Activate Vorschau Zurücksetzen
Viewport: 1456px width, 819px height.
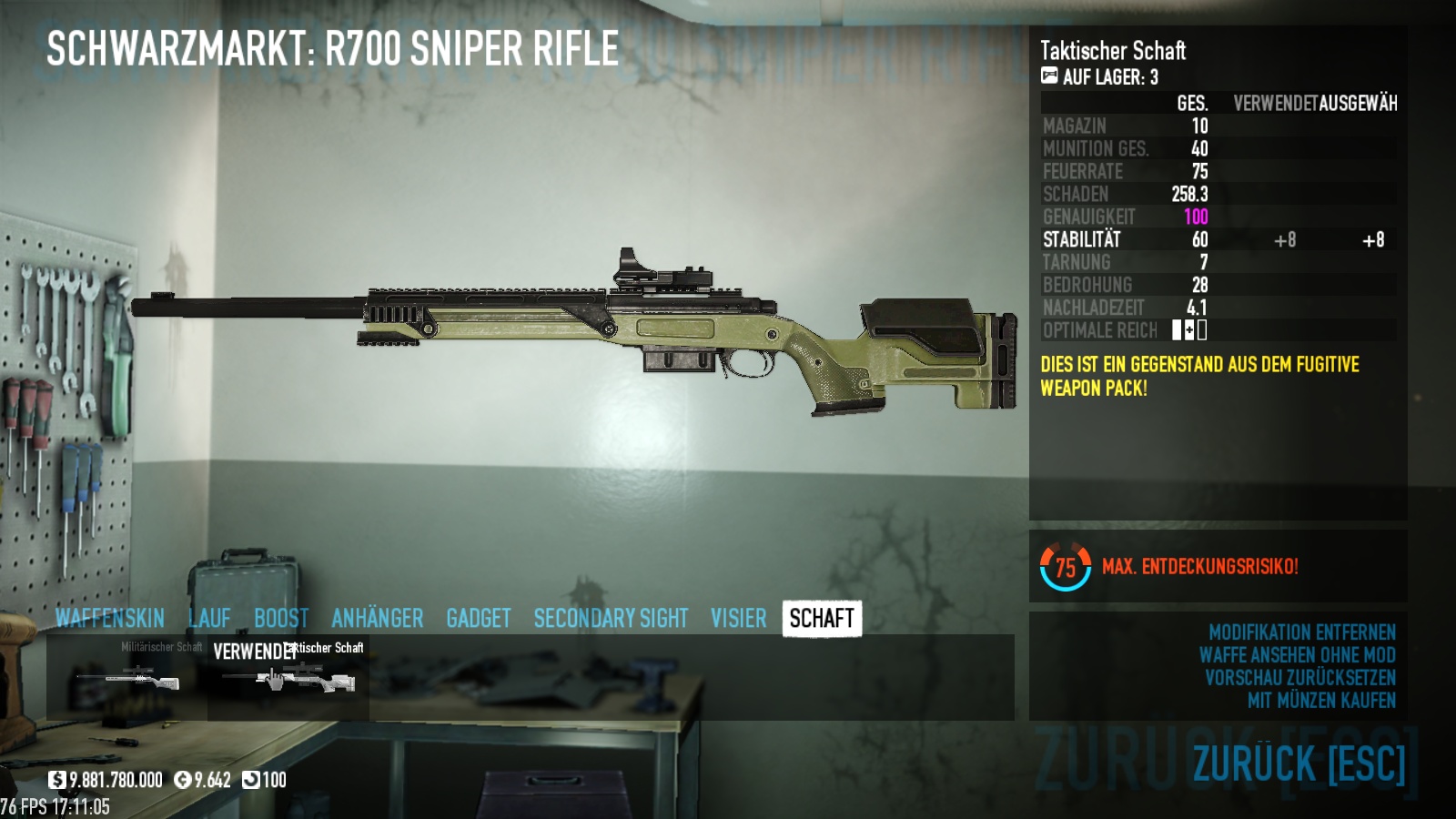[x=1299, y=678]
